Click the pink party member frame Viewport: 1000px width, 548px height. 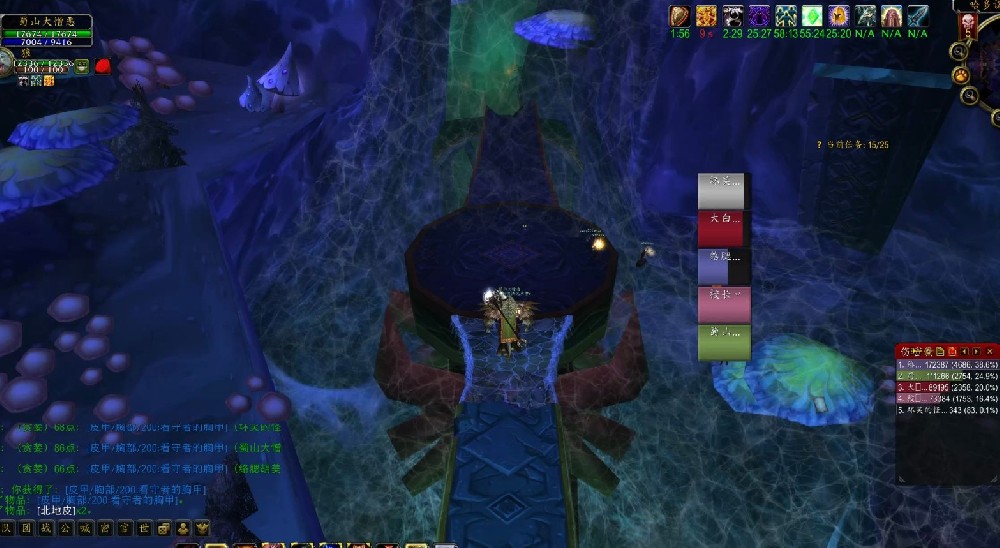click(x=724, y=304)
